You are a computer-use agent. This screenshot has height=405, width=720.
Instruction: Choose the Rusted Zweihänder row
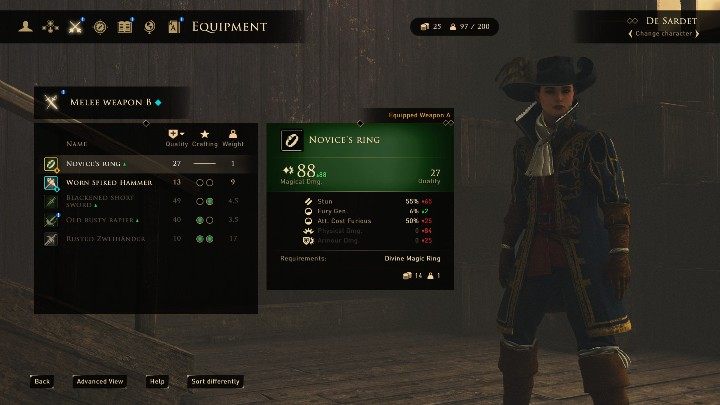146,239
